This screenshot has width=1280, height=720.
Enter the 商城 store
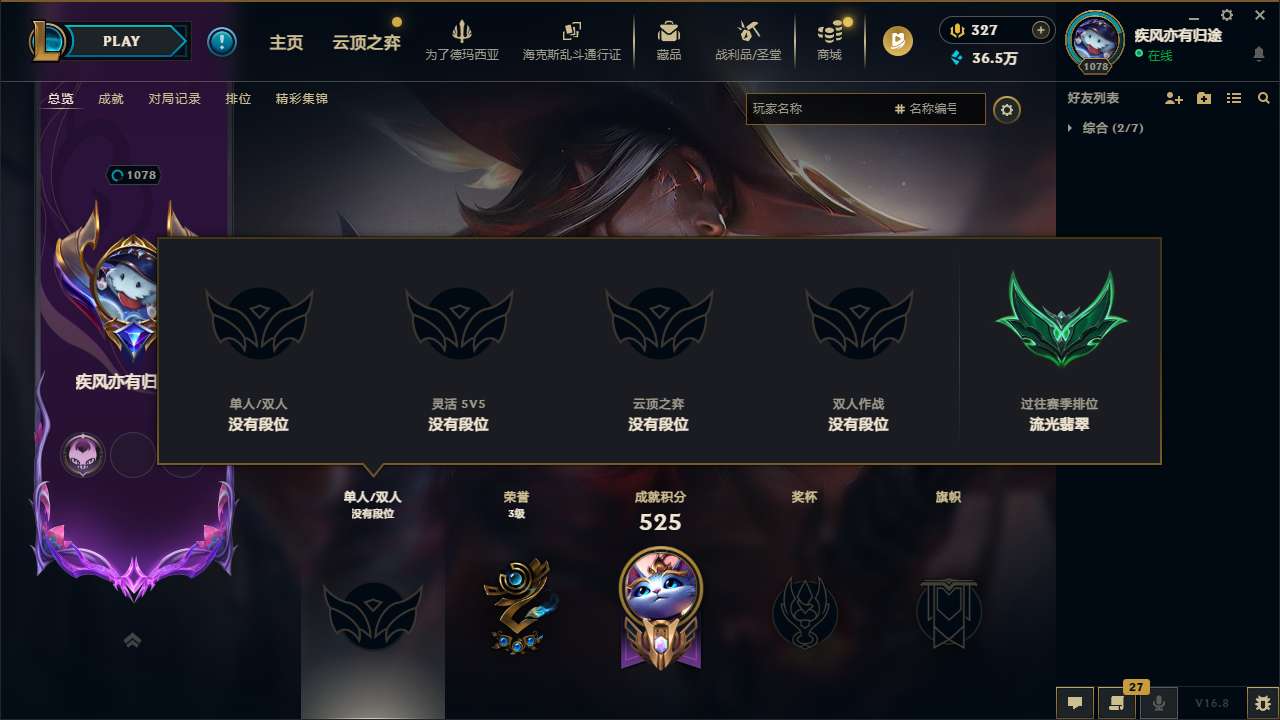829,40
